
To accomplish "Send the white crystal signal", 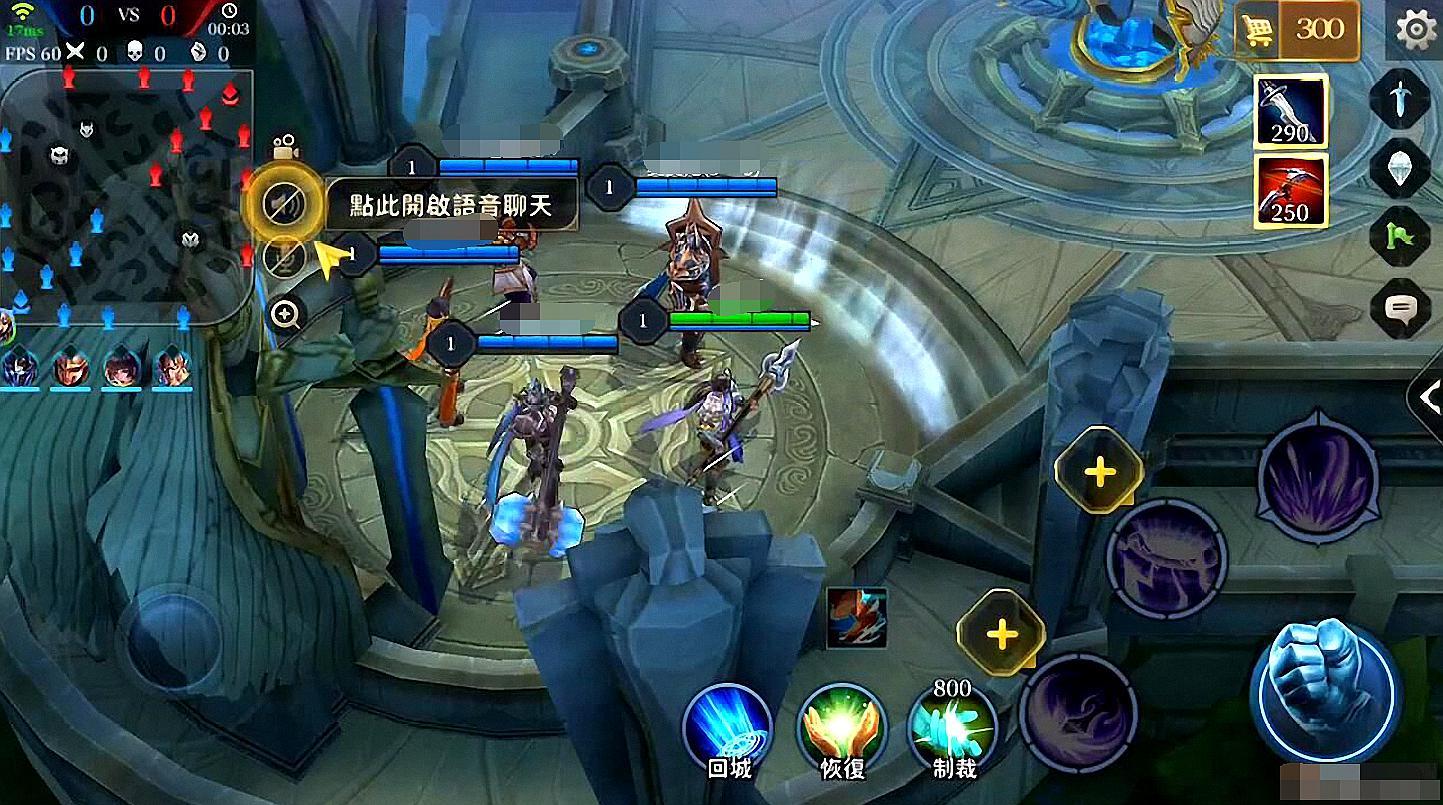I will pyautogui.click(x=1399, y=168).
